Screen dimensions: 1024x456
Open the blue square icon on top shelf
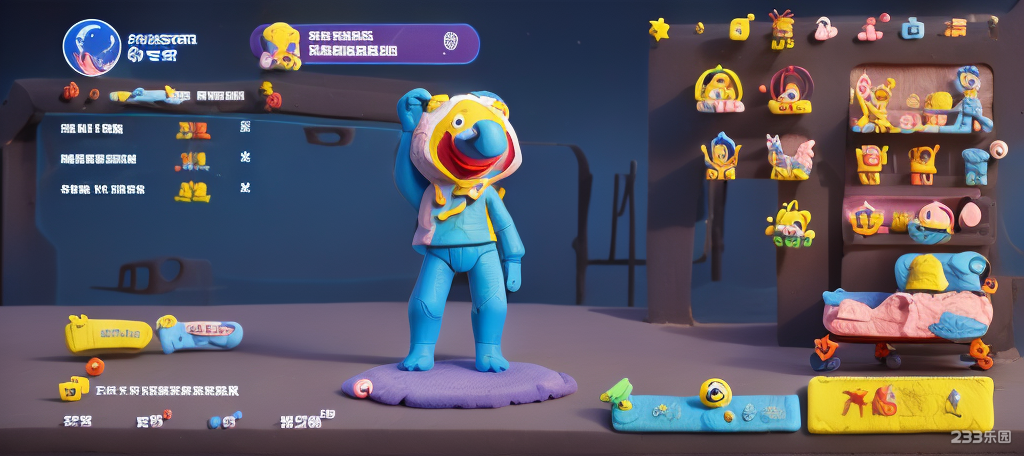pos(911,28)
